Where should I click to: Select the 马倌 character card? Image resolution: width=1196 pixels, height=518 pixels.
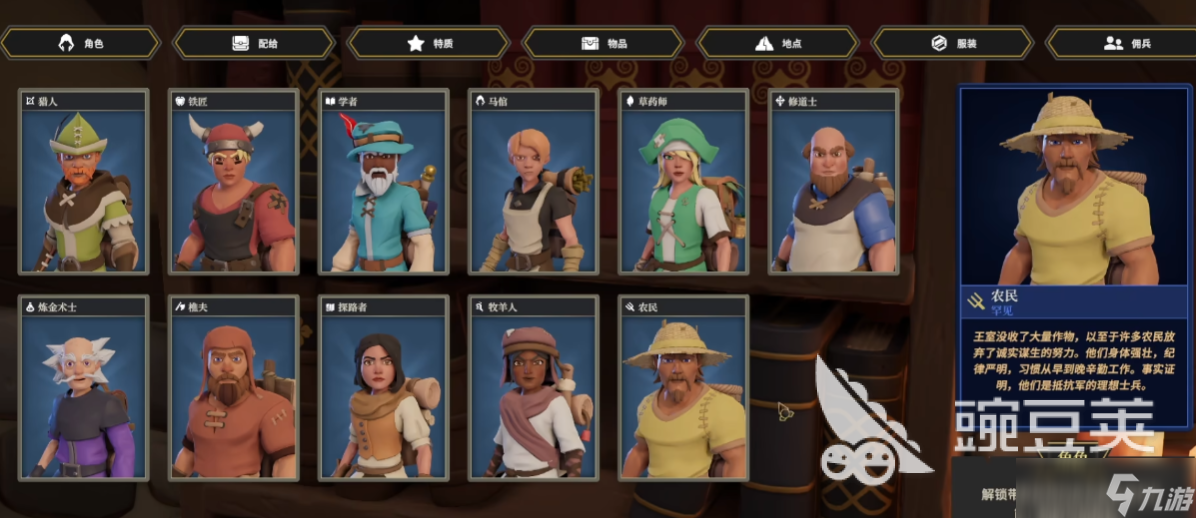click(x=534, y=182)
